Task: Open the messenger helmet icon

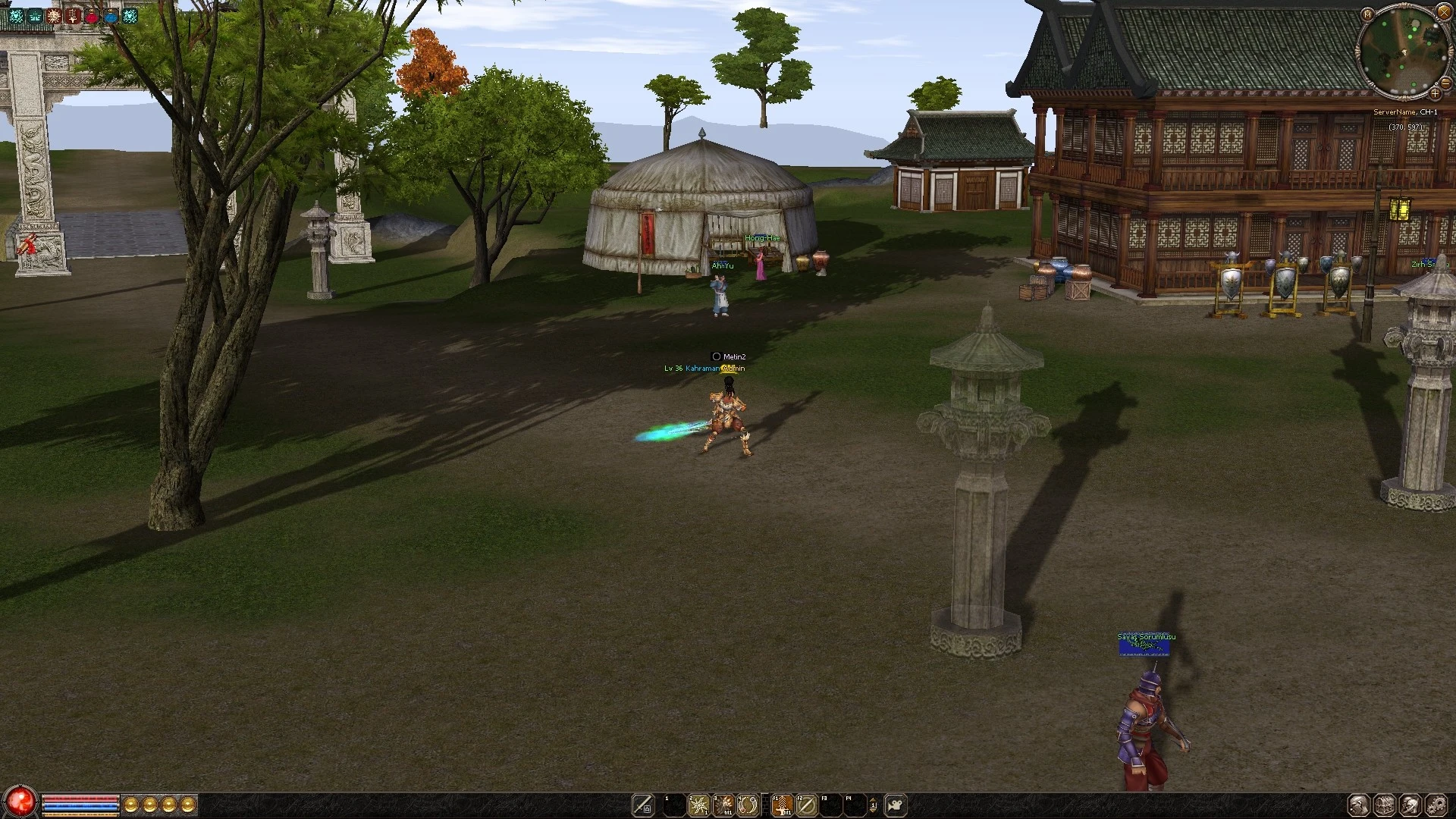Action: point(1410,805)
